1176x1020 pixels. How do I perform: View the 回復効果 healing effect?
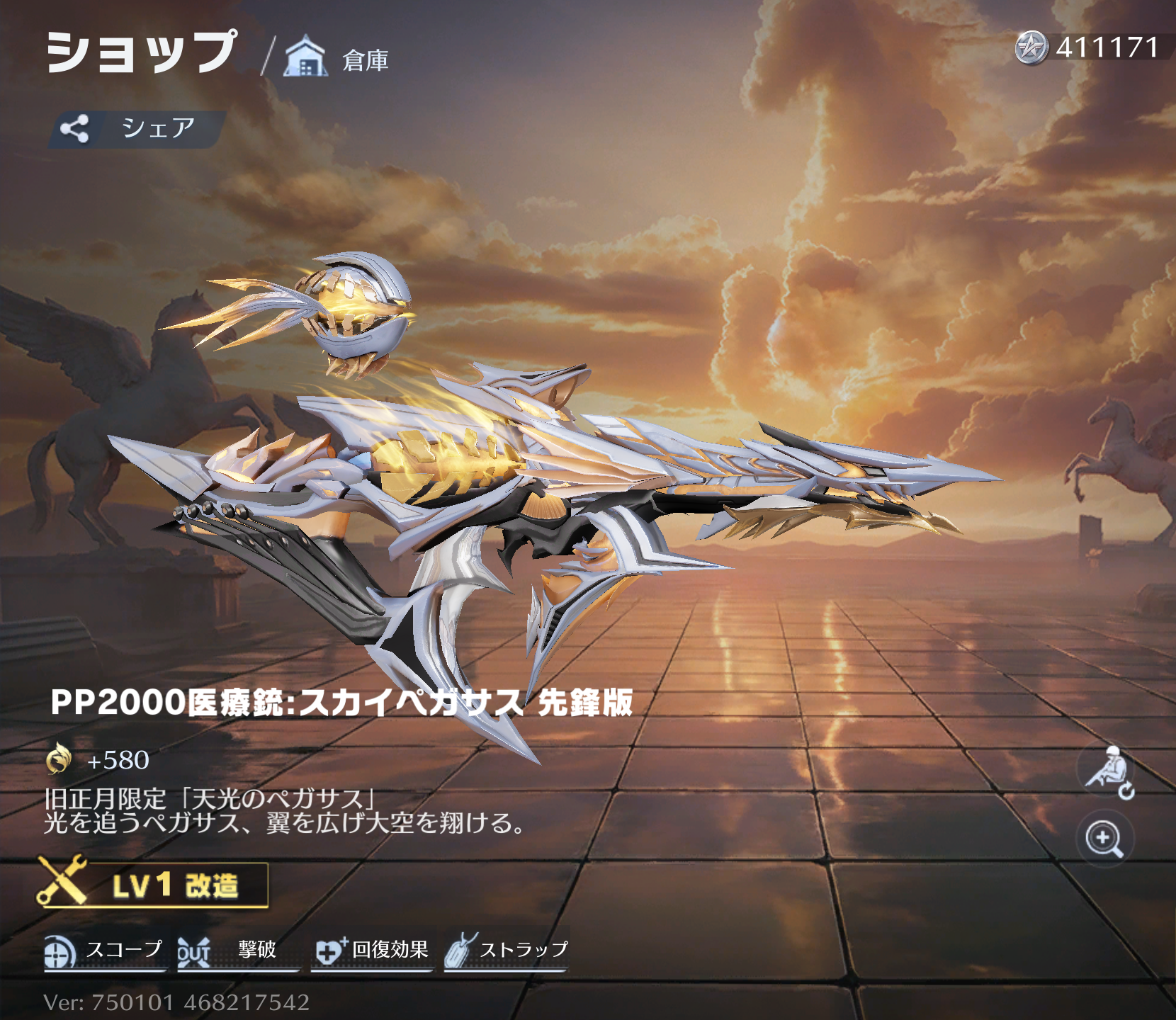coord(372,951)
